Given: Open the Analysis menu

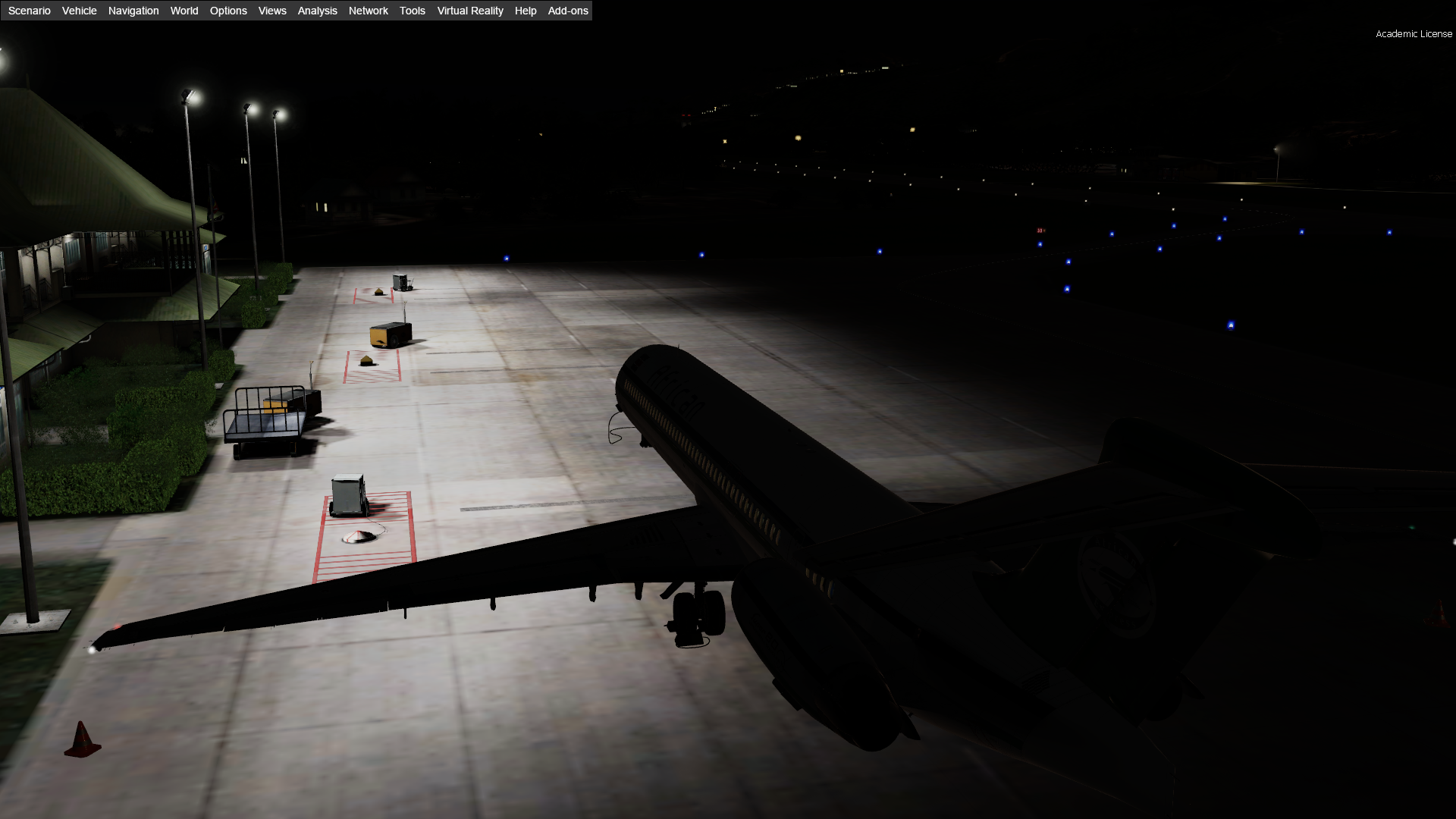Looking at the screenshot, I should (x=317, y=11).
